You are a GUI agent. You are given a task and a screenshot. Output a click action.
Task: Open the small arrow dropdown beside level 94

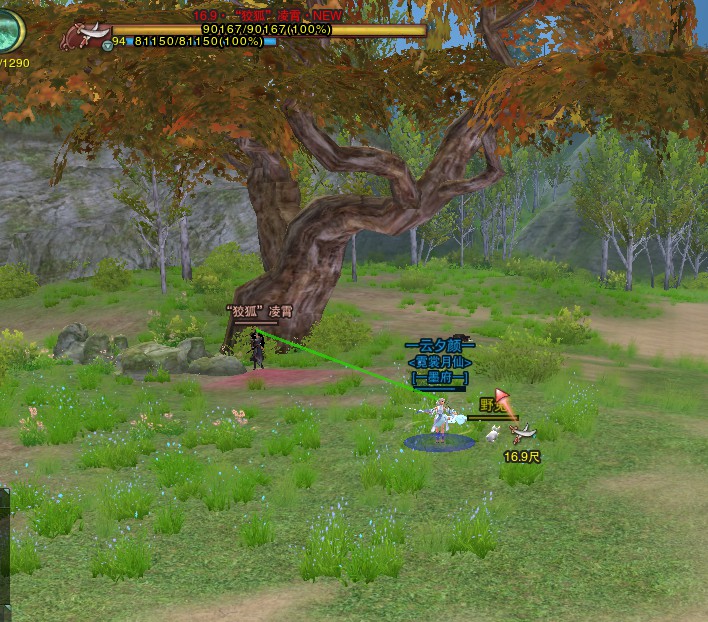pyautogui.click(x=106, y=44)
